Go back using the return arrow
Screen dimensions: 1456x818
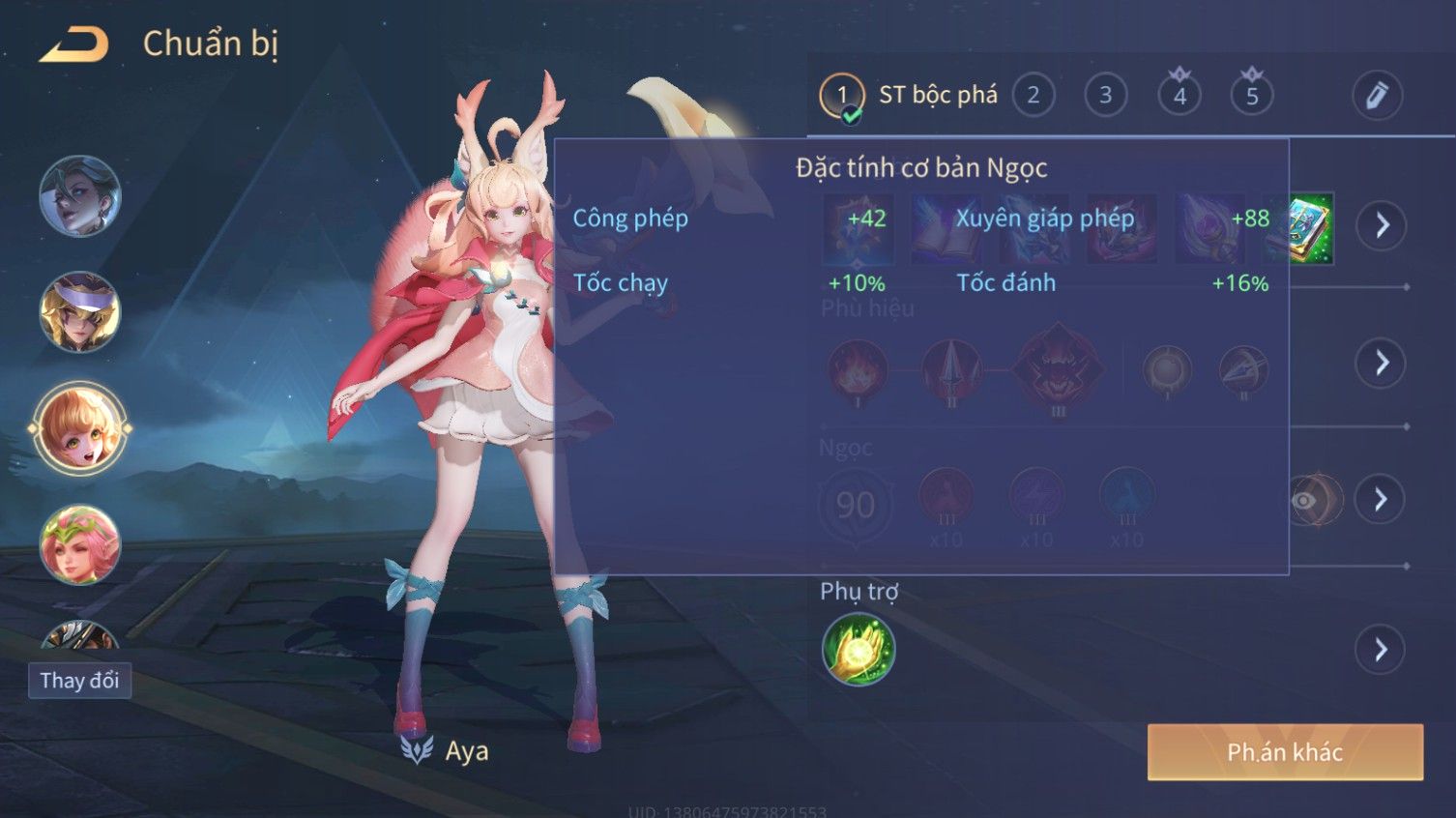[73, 44]
